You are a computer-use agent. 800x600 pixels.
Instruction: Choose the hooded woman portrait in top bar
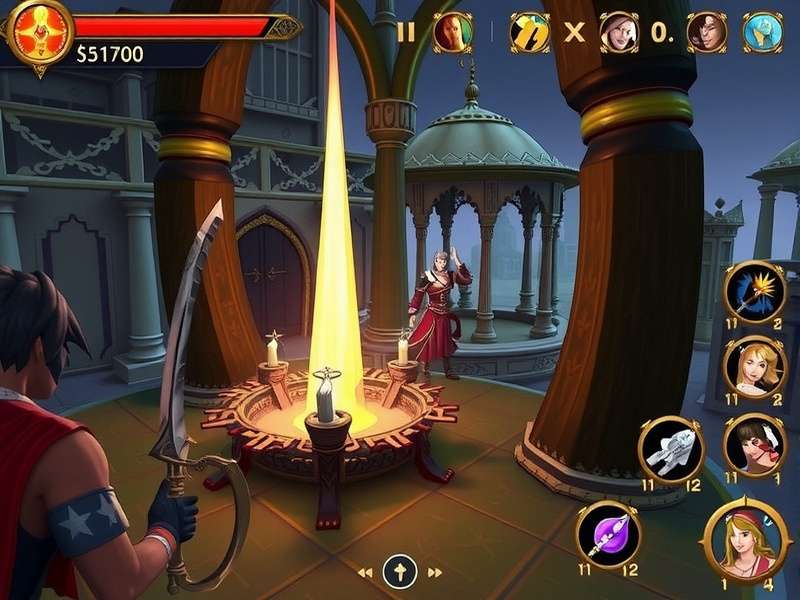pyautogui.click(x=619, y=32)
